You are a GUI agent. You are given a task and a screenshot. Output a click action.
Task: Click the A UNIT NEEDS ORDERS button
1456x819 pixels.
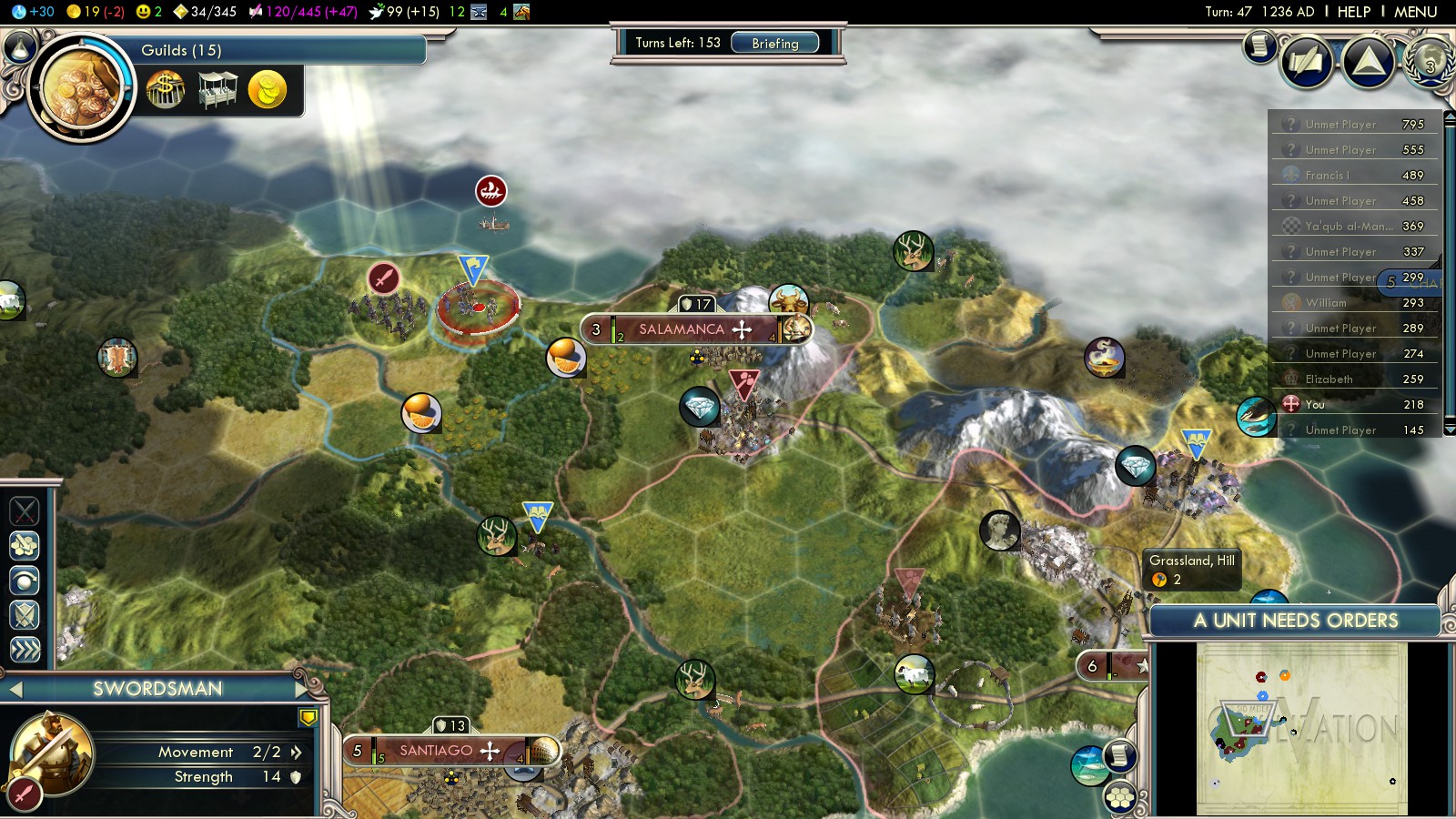pos(1295,621)
